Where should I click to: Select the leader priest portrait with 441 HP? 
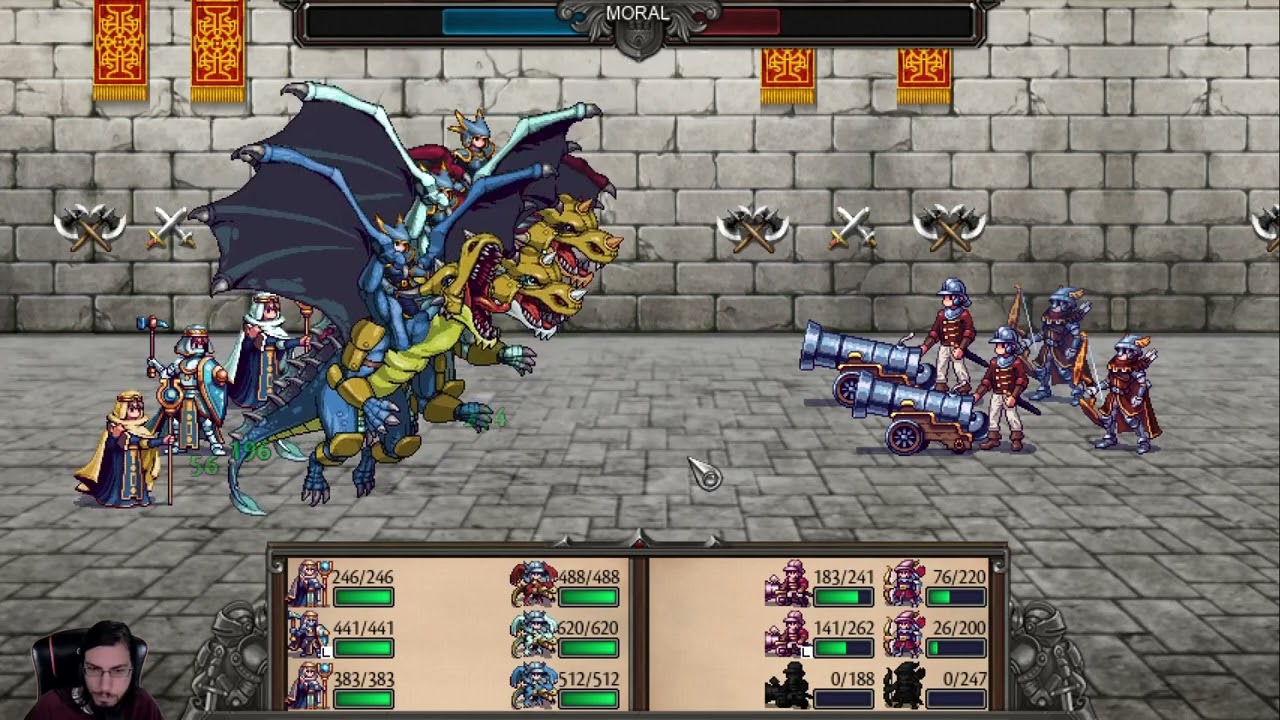point(308,636)
